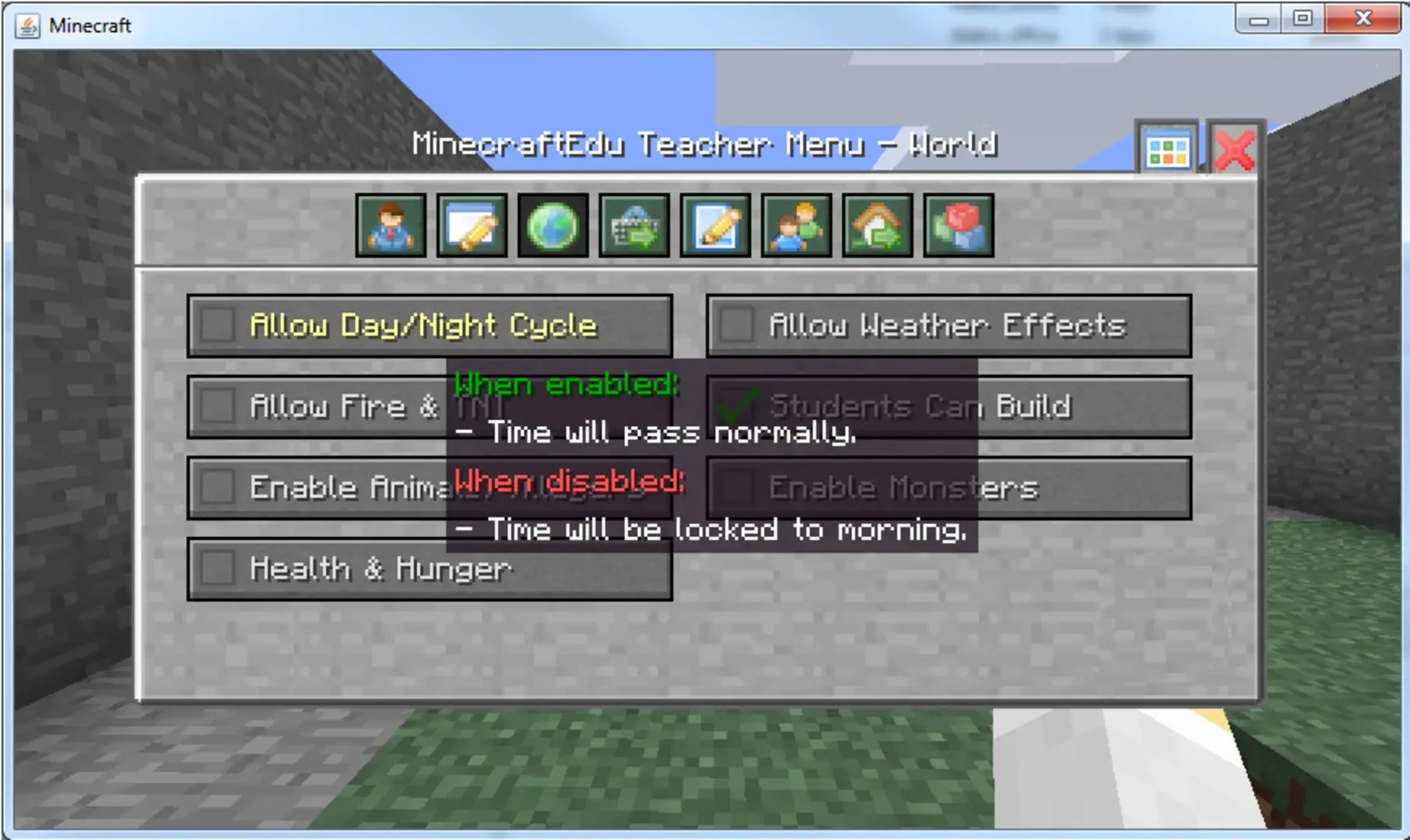This screenshot has width=1410, height=840.
Task: Click the students management icon
Action: click(x=797, y=226)
